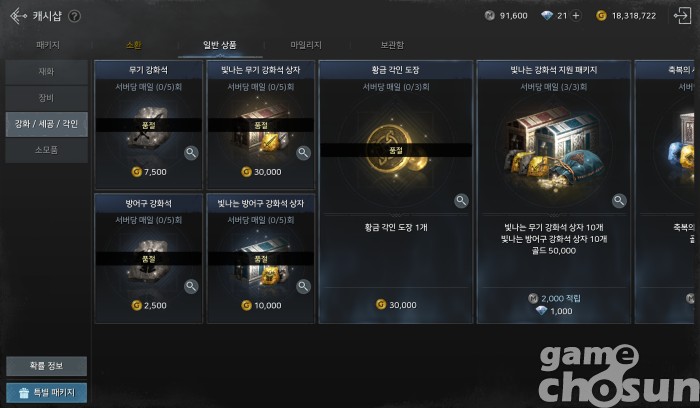Choose the 재화 category
The height and width of the screenshot is (408, 700).
(x=46, y=72)
